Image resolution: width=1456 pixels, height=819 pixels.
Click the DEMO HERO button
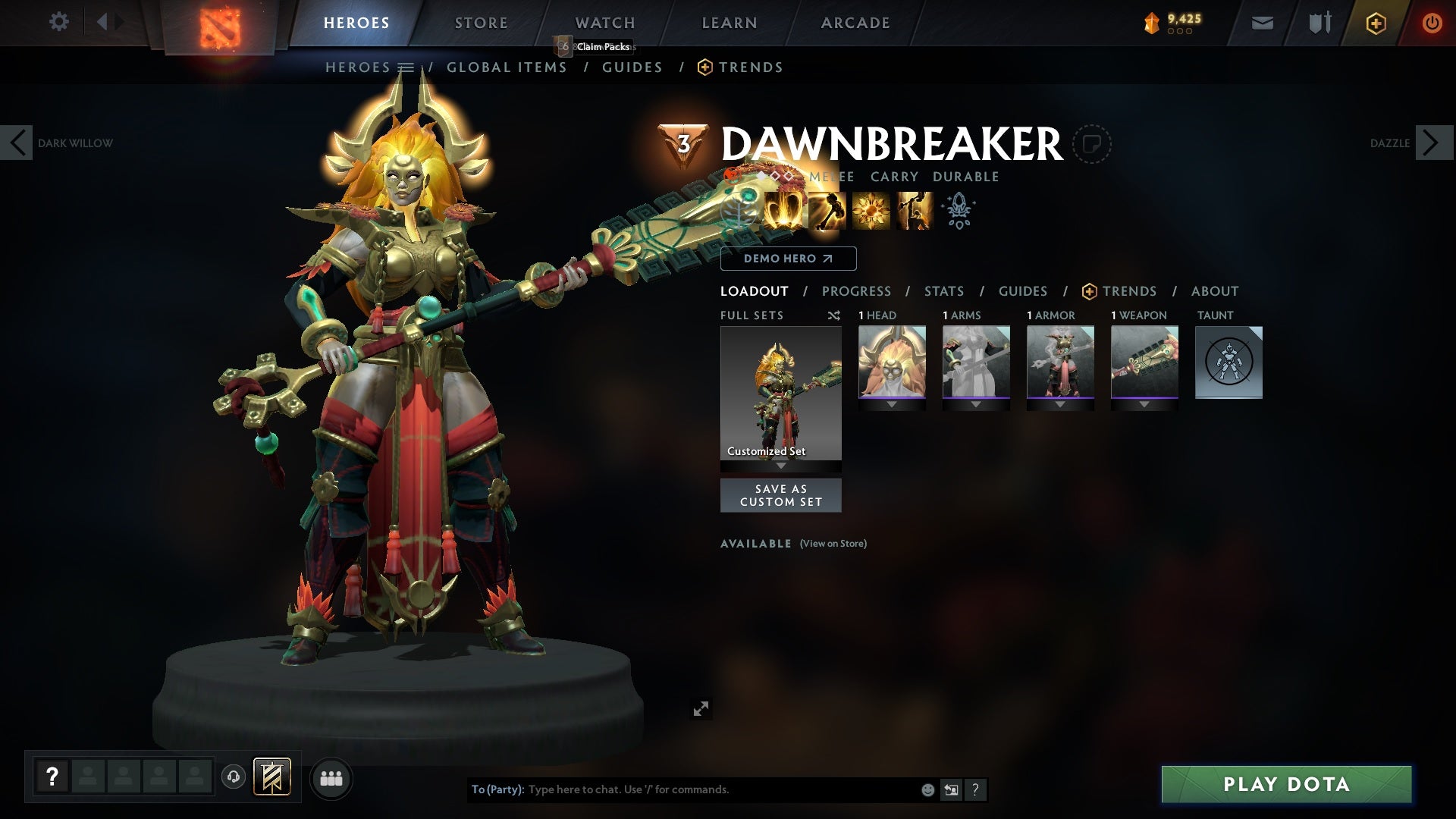point(787,259)
